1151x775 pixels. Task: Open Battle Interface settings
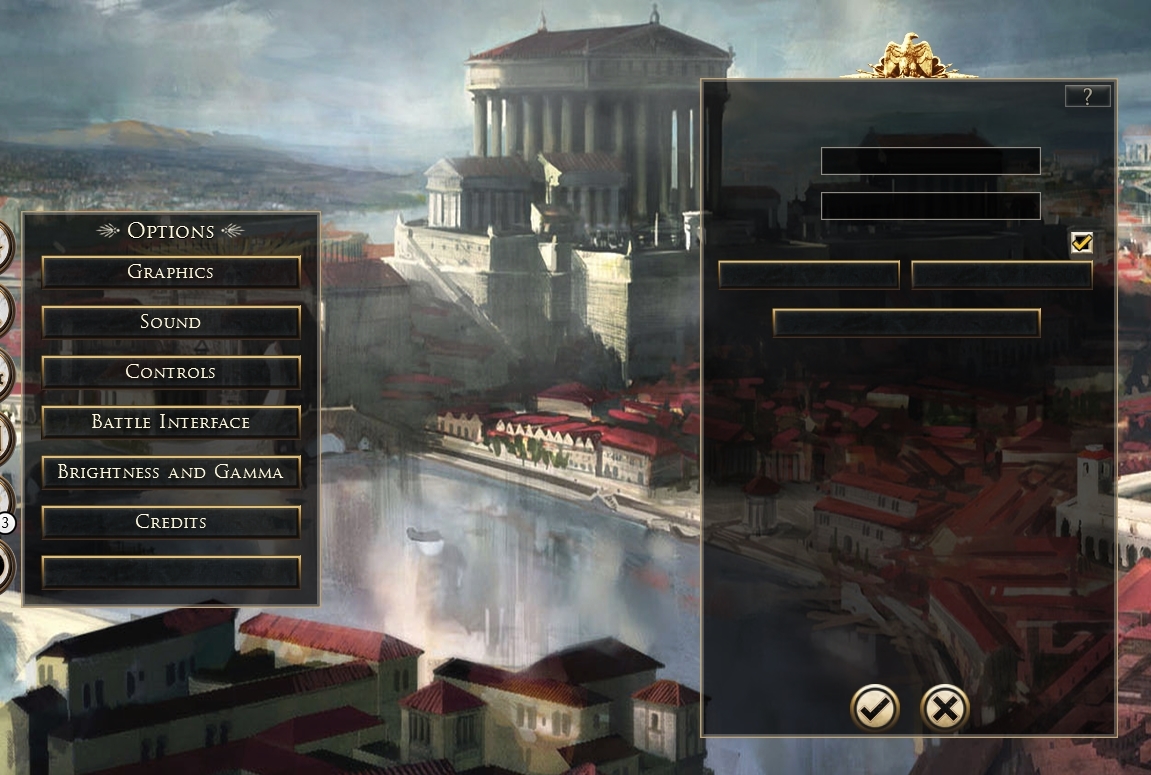(171, 422)
